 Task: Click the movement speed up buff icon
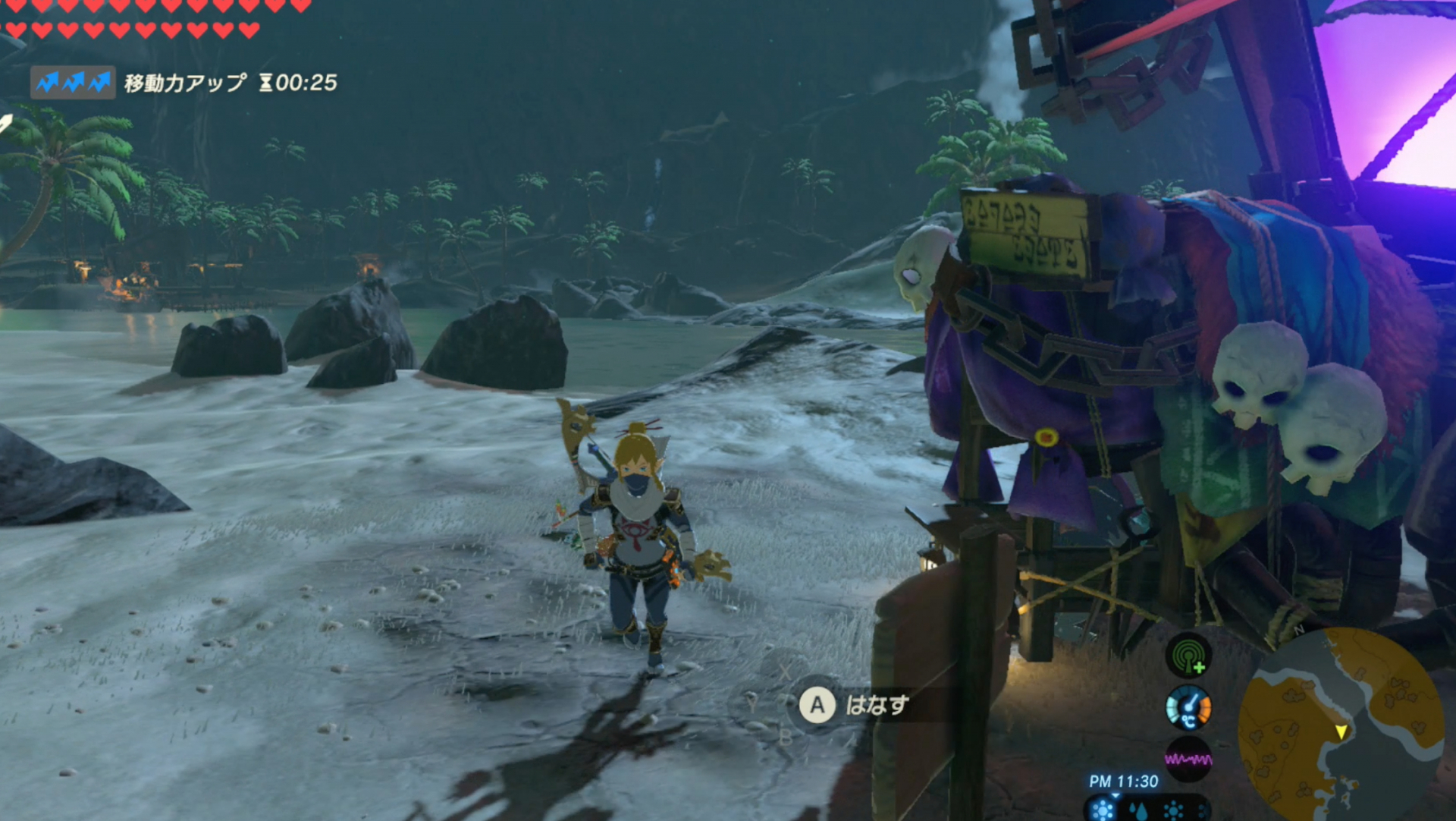click(73, 82)
